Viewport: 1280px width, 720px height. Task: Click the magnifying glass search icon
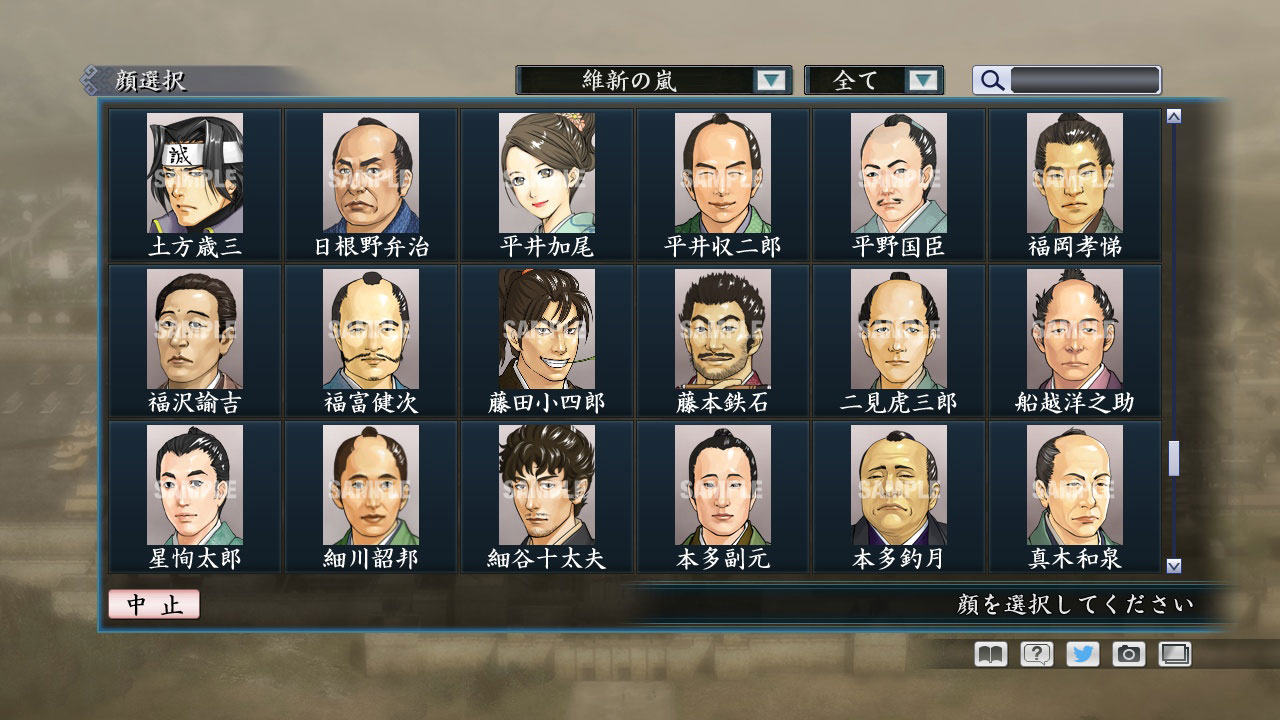coord(991,80)
